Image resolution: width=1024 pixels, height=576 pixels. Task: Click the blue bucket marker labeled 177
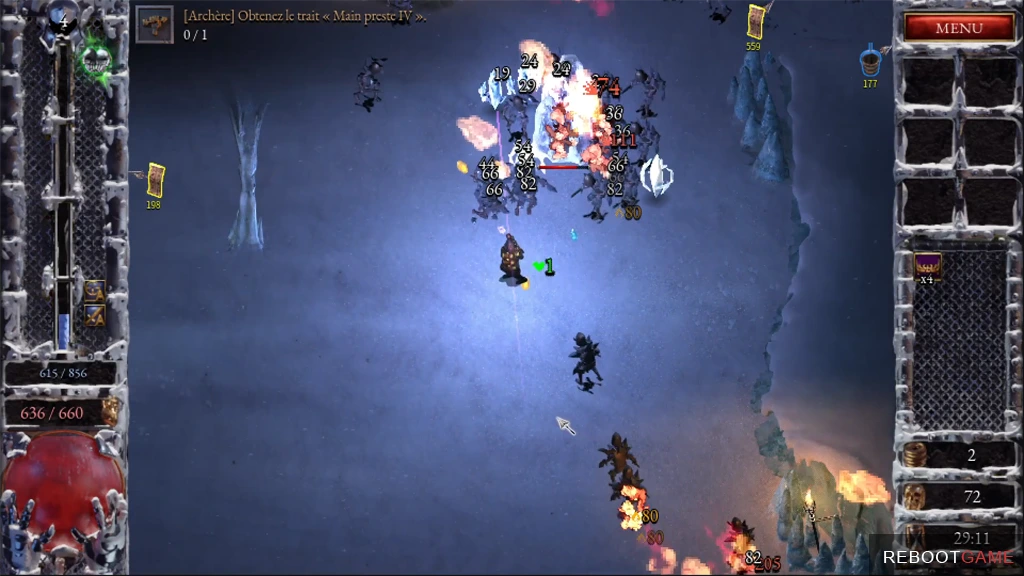tap(870, 60)
